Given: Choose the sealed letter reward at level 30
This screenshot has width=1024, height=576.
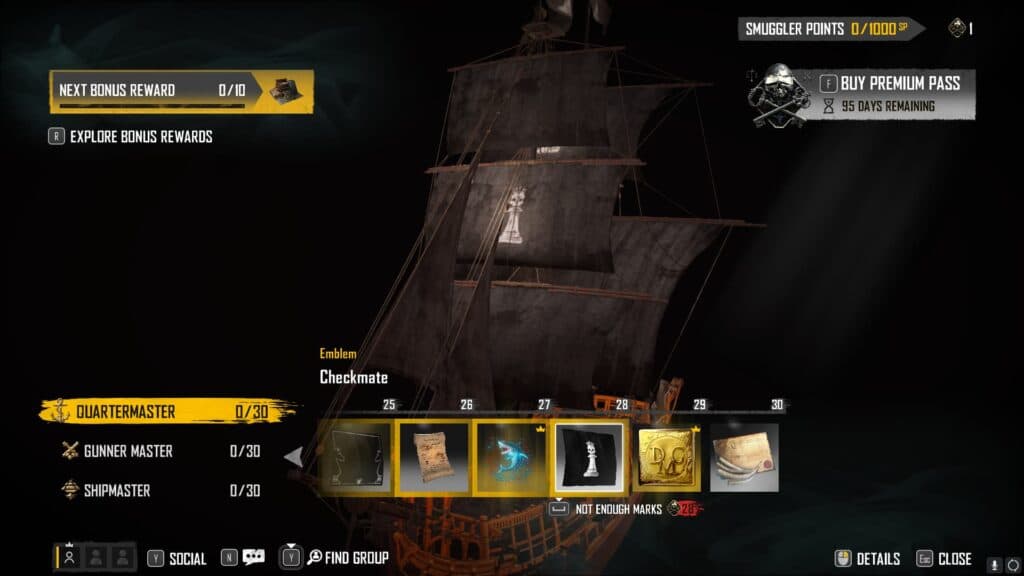Looking at the screenshot, I should [744, 457].
